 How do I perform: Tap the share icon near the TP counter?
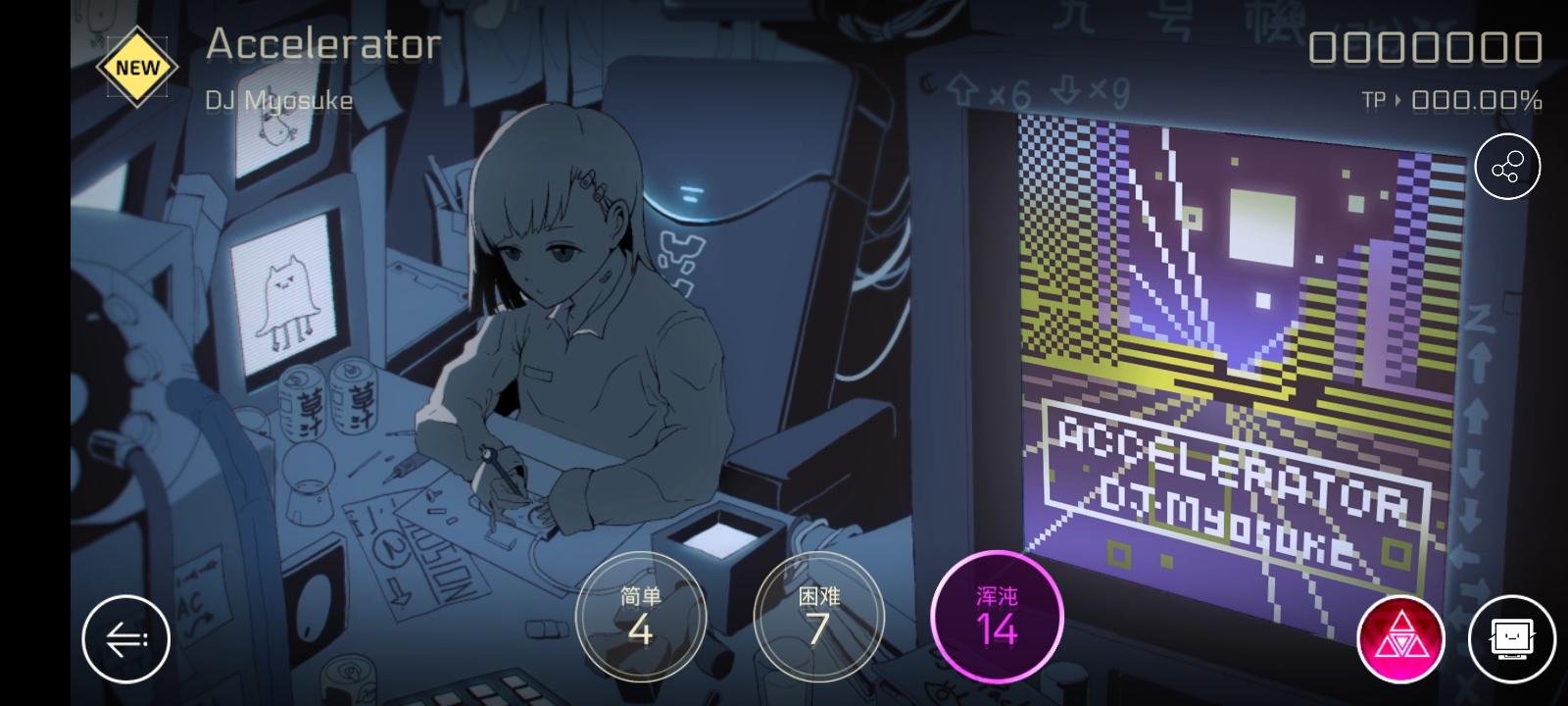(1509, 167)
